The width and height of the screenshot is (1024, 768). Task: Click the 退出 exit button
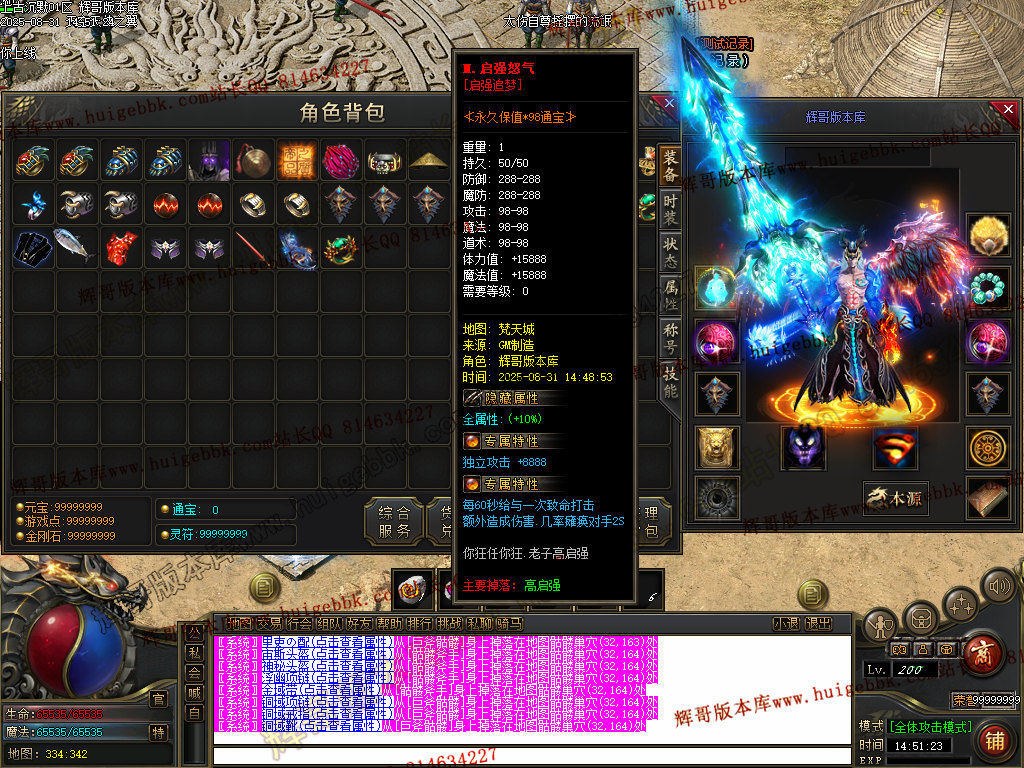pyautogui.click(x=818, y=624)
